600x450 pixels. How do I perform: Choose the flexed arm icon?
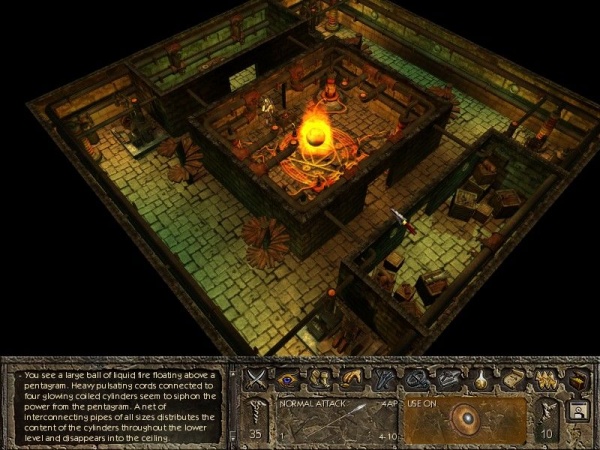pyautogui.click(x=350, y=379)
